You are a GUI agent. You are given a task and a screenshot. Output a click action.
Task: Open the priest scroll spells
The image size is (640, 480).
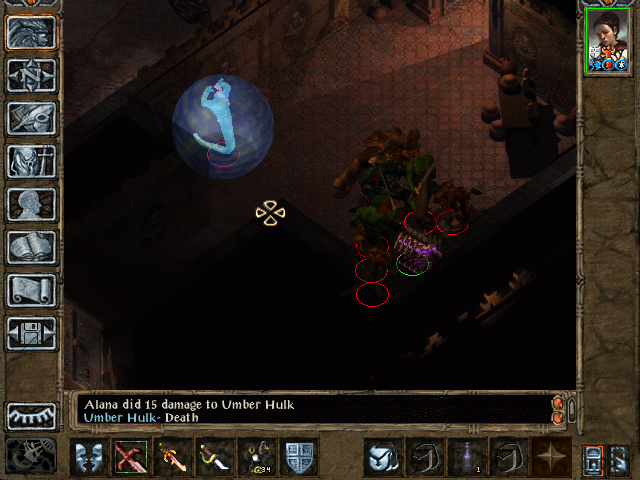tap(32, 290)
